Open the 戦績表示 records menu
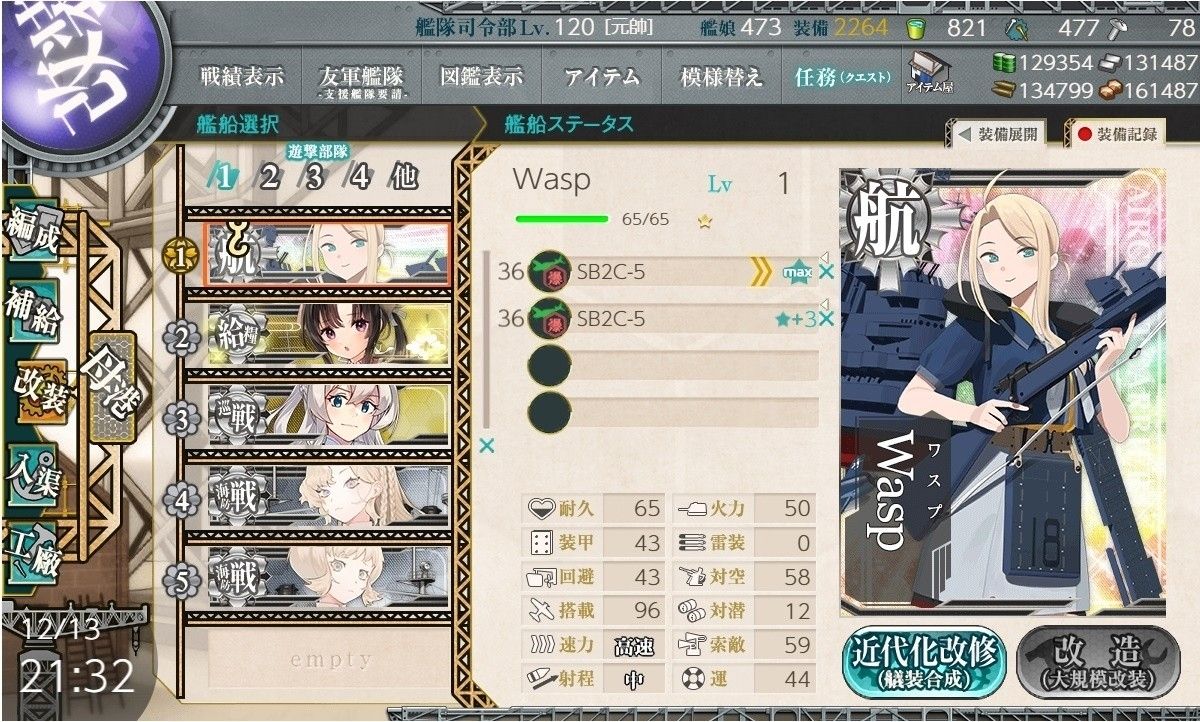 click(x=242, y=77)
